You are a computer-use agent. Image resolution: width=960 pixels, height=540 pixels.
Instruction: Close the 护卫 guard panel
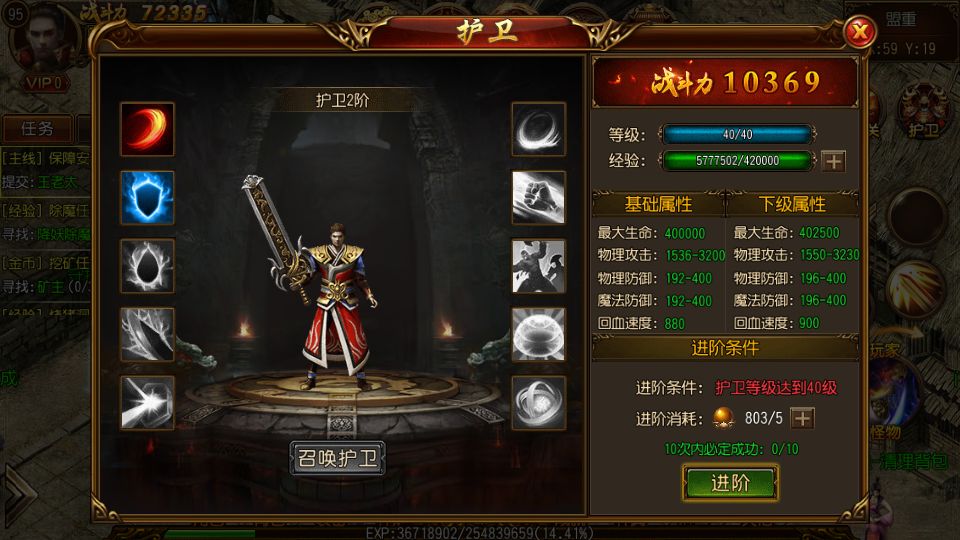coord(859,33)
